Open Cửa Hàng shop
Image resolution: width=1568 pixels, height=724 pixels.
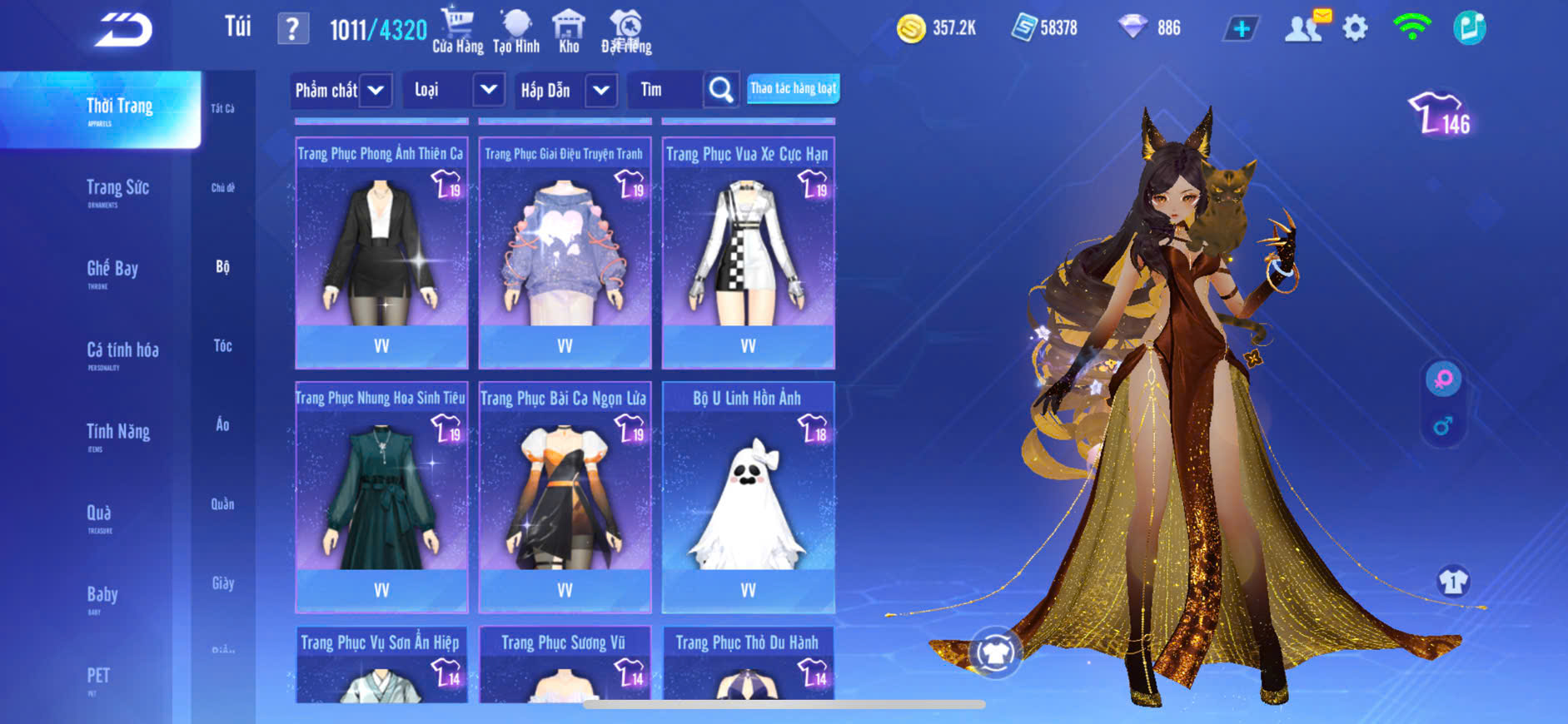click(x=457, y=31)
